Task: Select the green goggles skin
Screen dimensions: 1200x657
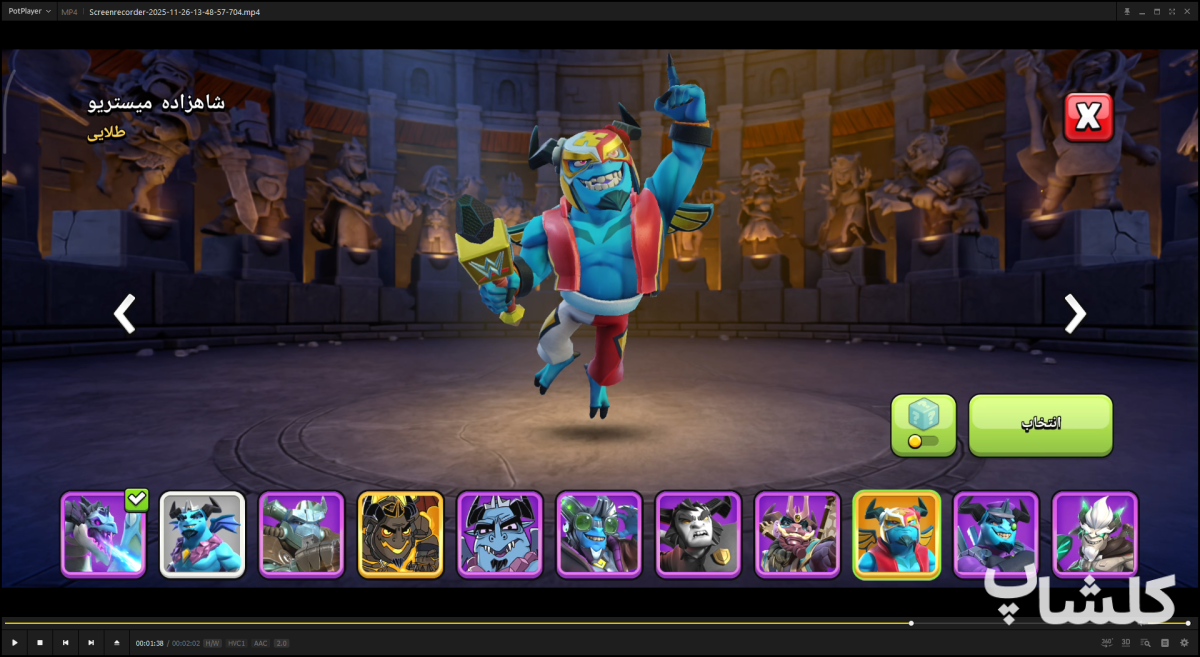Action: (599, 534)
